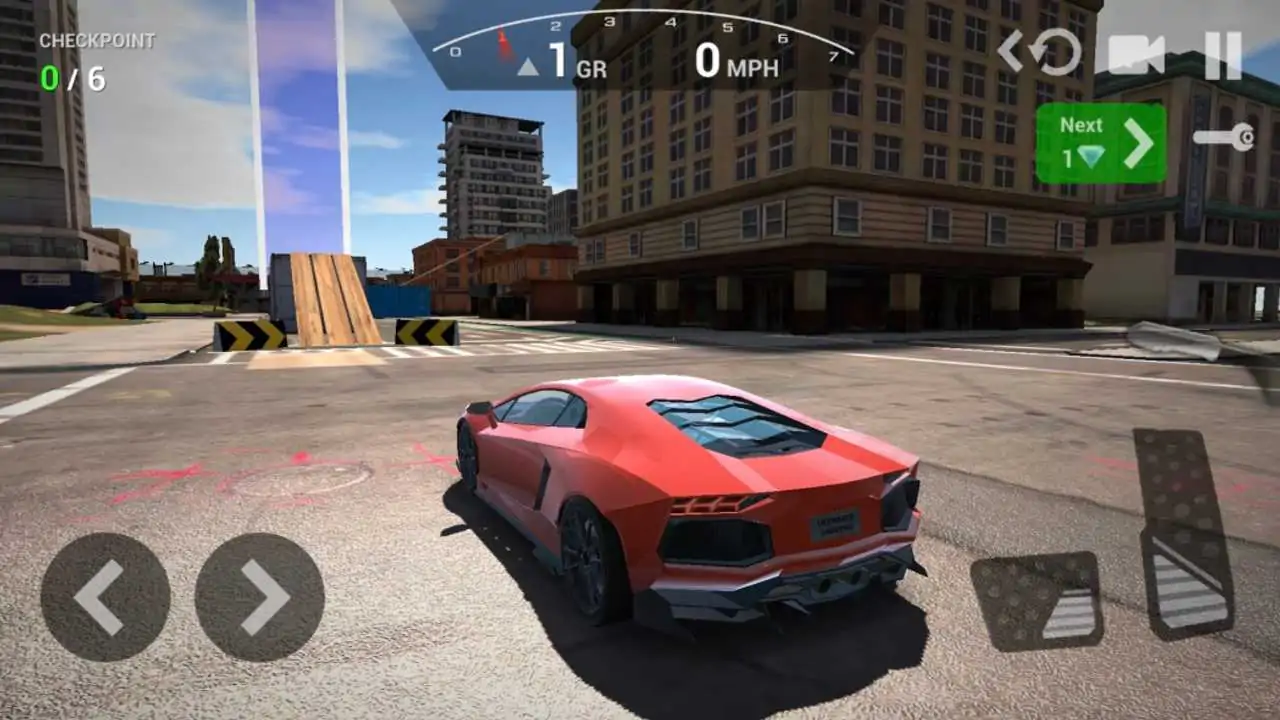Pause the game
1280x720 pixels.
pos(1222,55)
